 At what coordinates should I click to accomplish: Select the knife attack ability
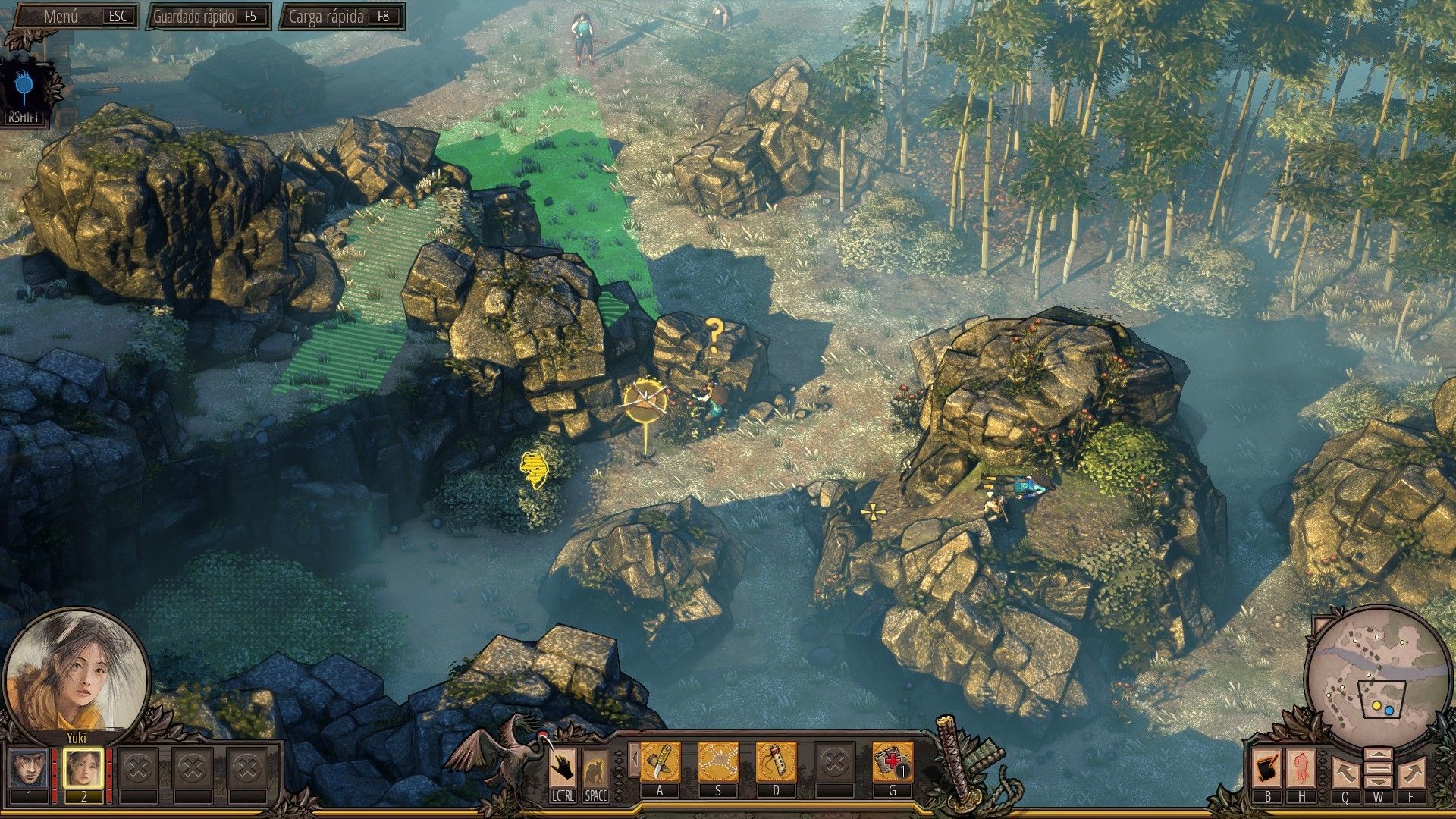[x=660, y=761]
